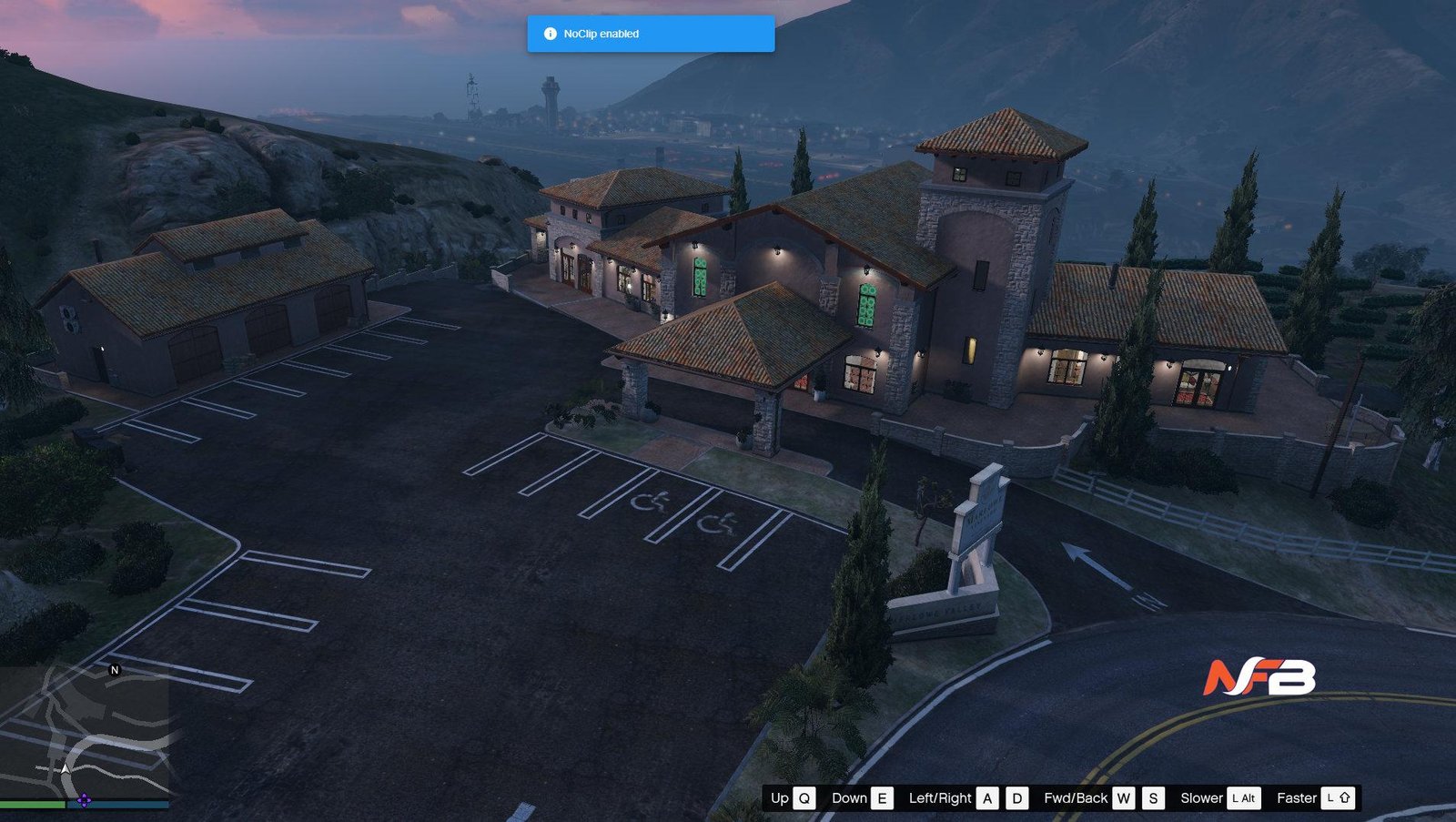This screenshot has width=1456, height=822.
Task: Click the north indicator on the minimap
Action: point(115,669)
